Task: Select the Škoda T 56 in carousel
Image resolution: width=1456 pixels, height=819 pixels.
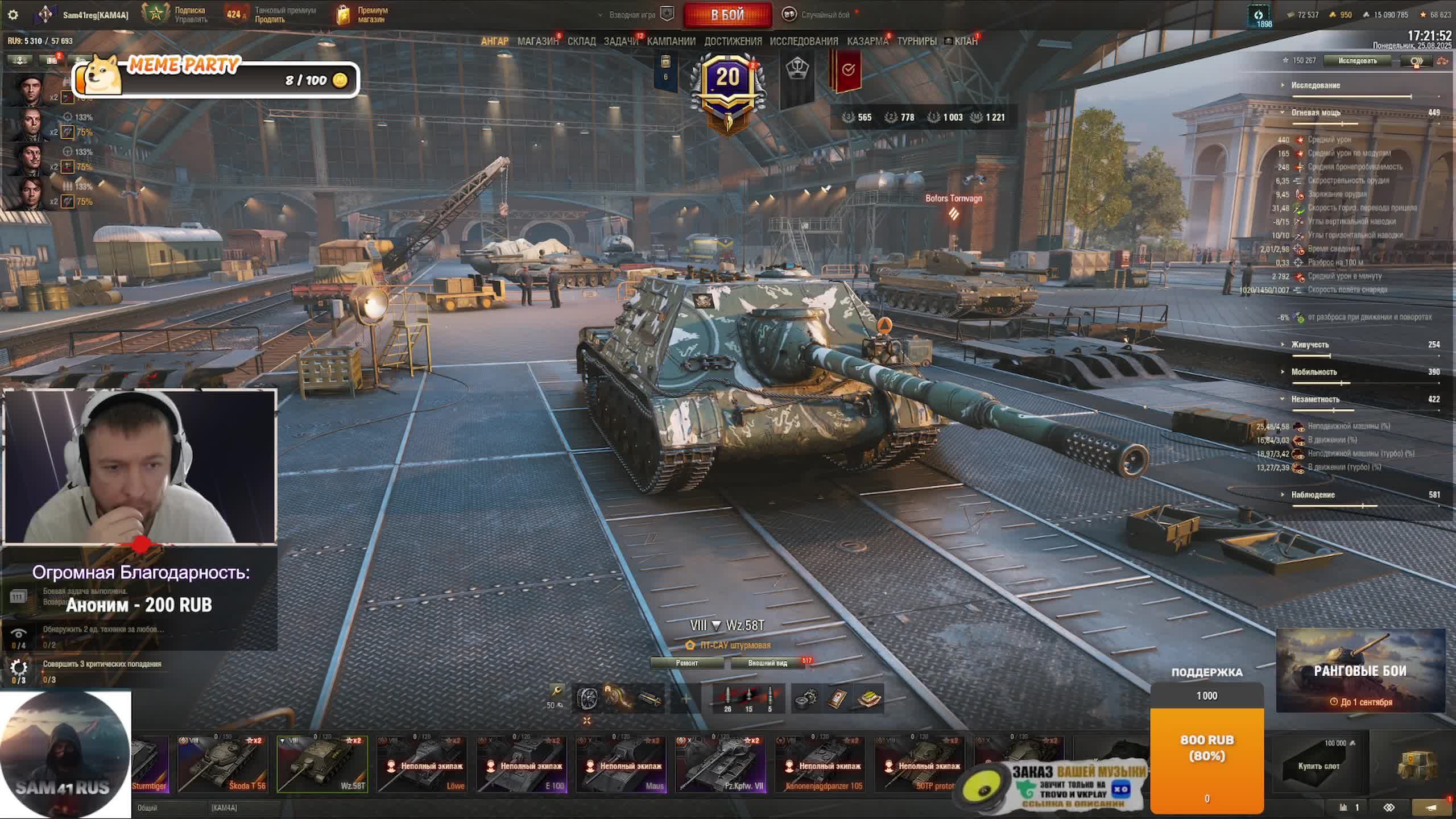Action: tap(222, 764)
